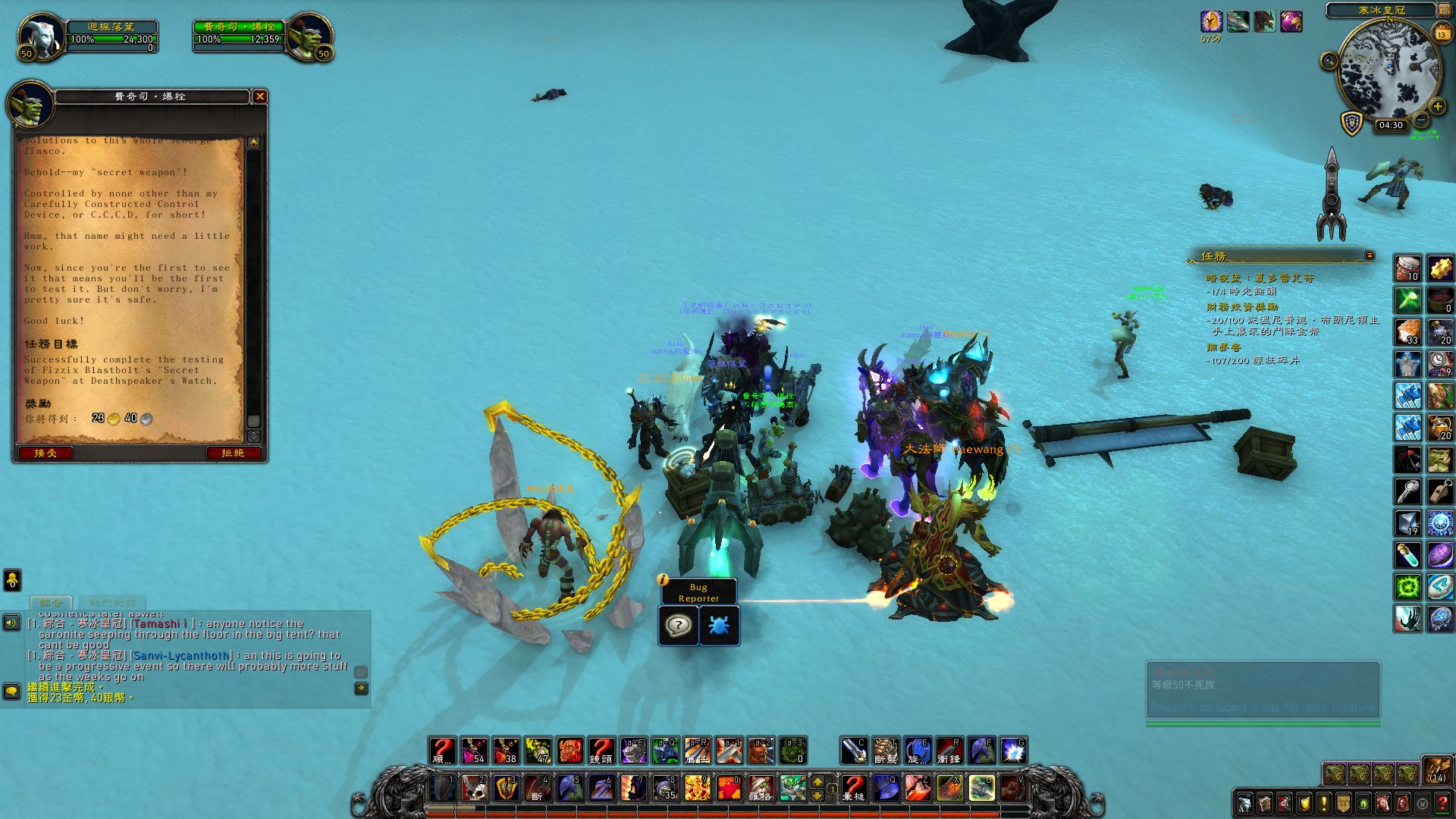Accept the quest with the 接受 button
This screenshot has width=1456, height=819.
[x=45, y=453]
